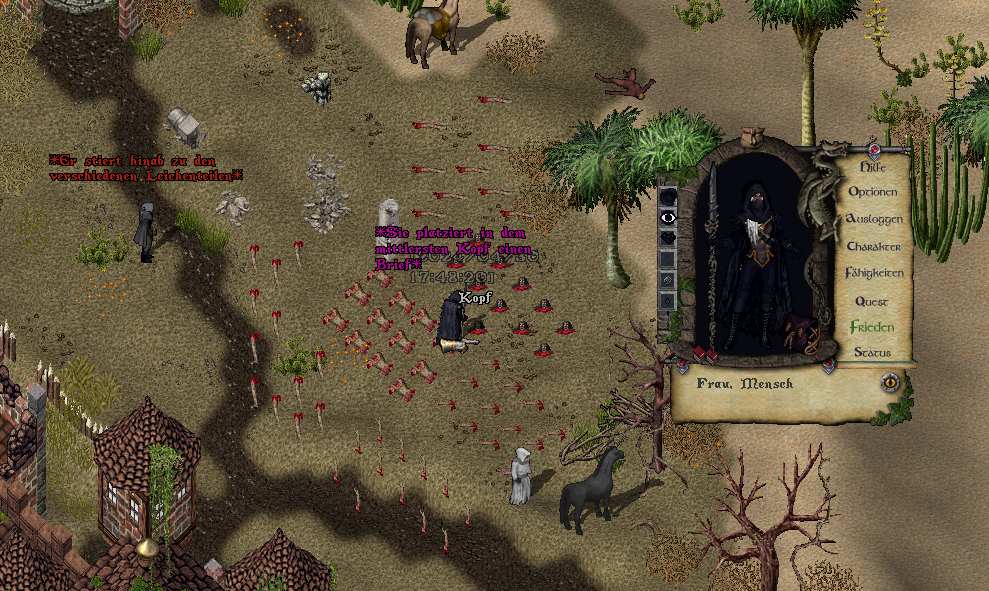Click the golden eye button on scroll

point(888,382)
